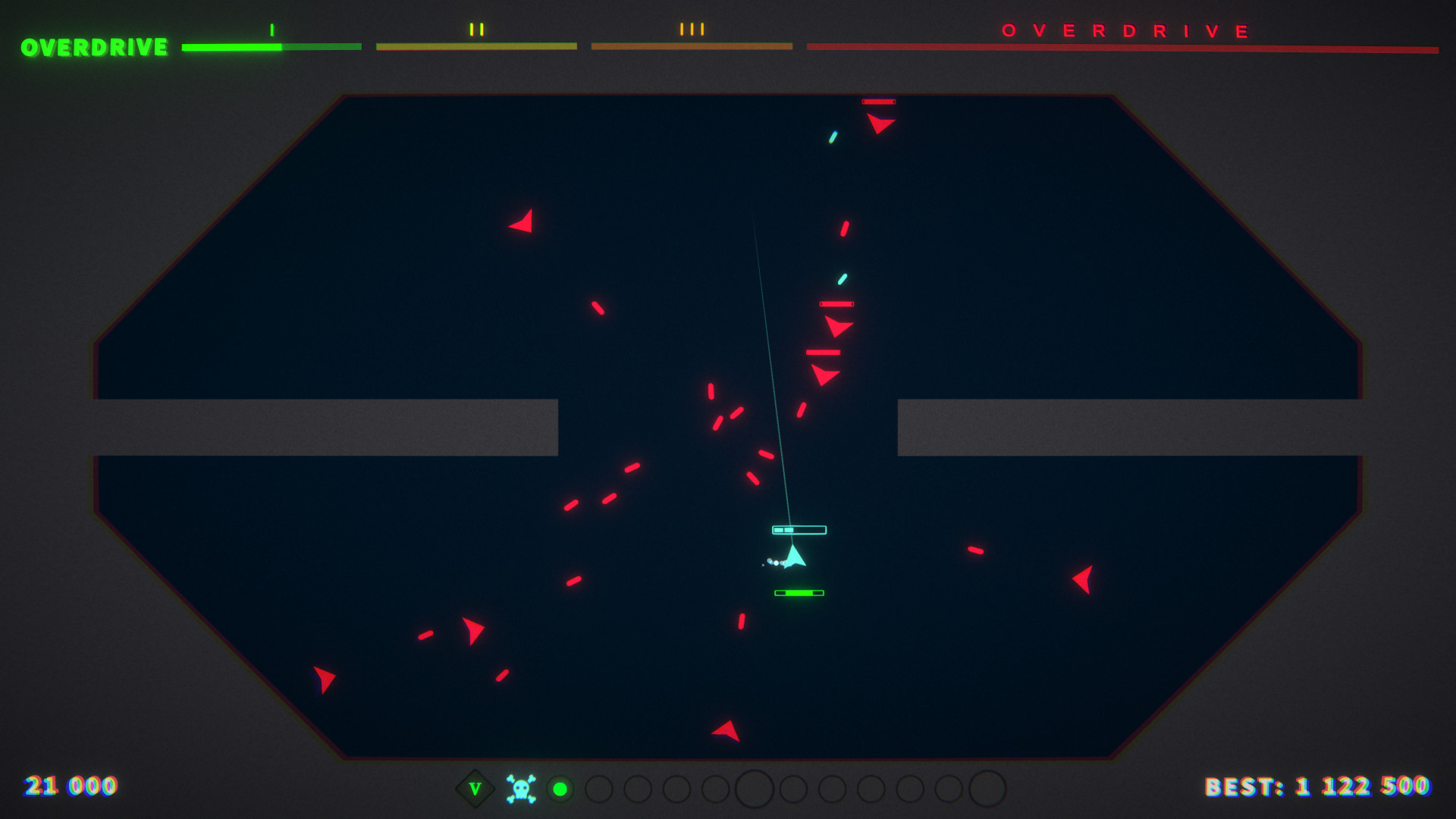Screen dimensions: 1456x819
Task: Click the rightmost large empty circle
Action: pos(990,790)
